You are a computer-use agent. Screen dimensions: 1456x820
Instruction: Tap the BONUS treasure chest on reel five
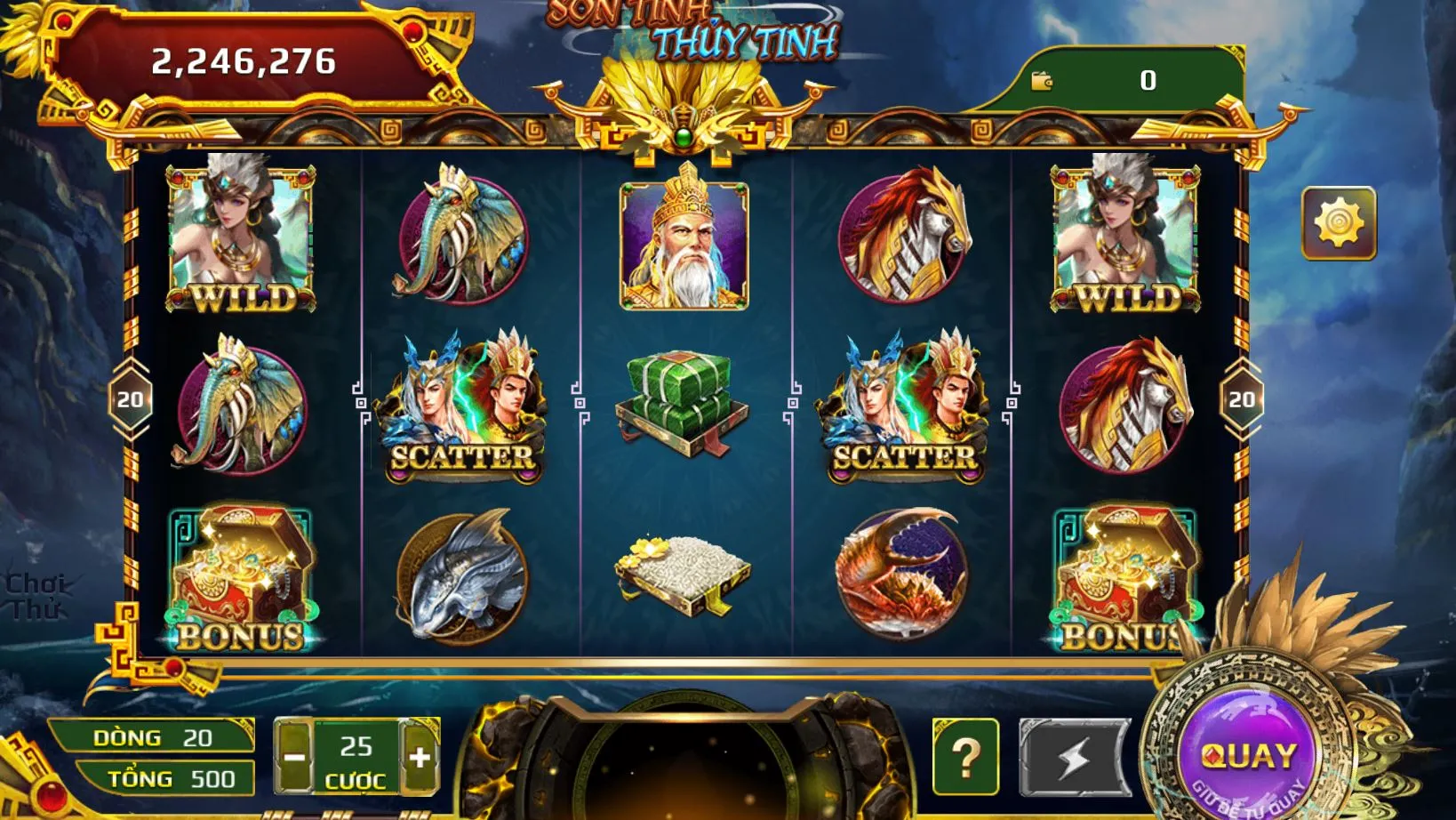tap(1125, 578)
